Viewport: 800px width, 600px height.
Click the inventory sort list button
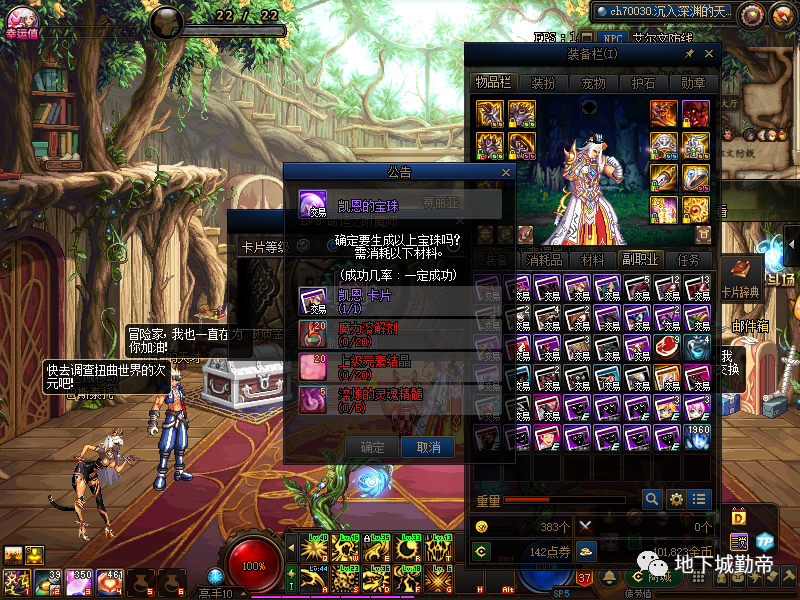pyautogui.click(x=700, y=498)
